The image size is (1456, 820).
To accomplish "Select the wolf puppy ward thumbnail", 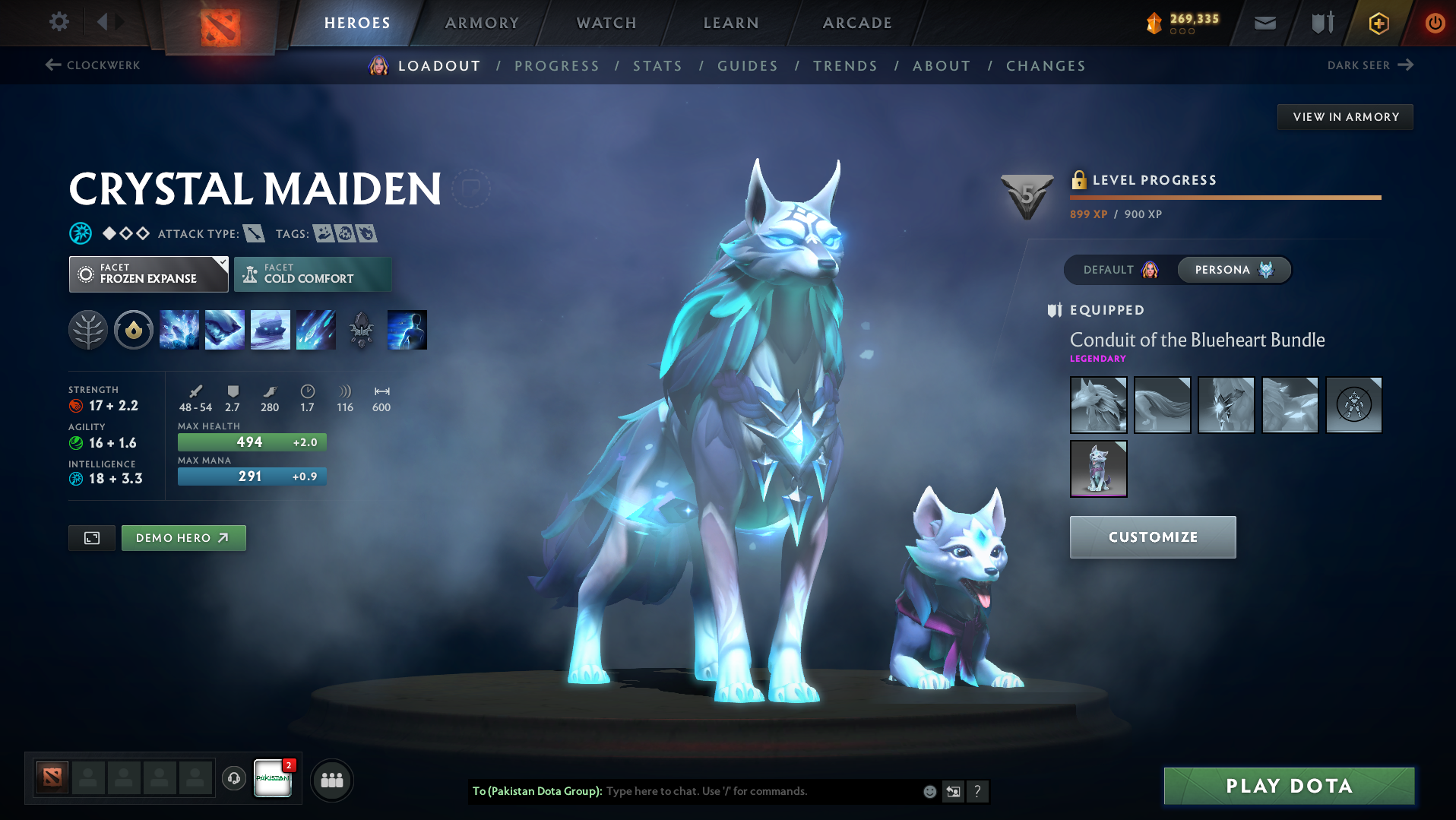I will coord(1098,468).
